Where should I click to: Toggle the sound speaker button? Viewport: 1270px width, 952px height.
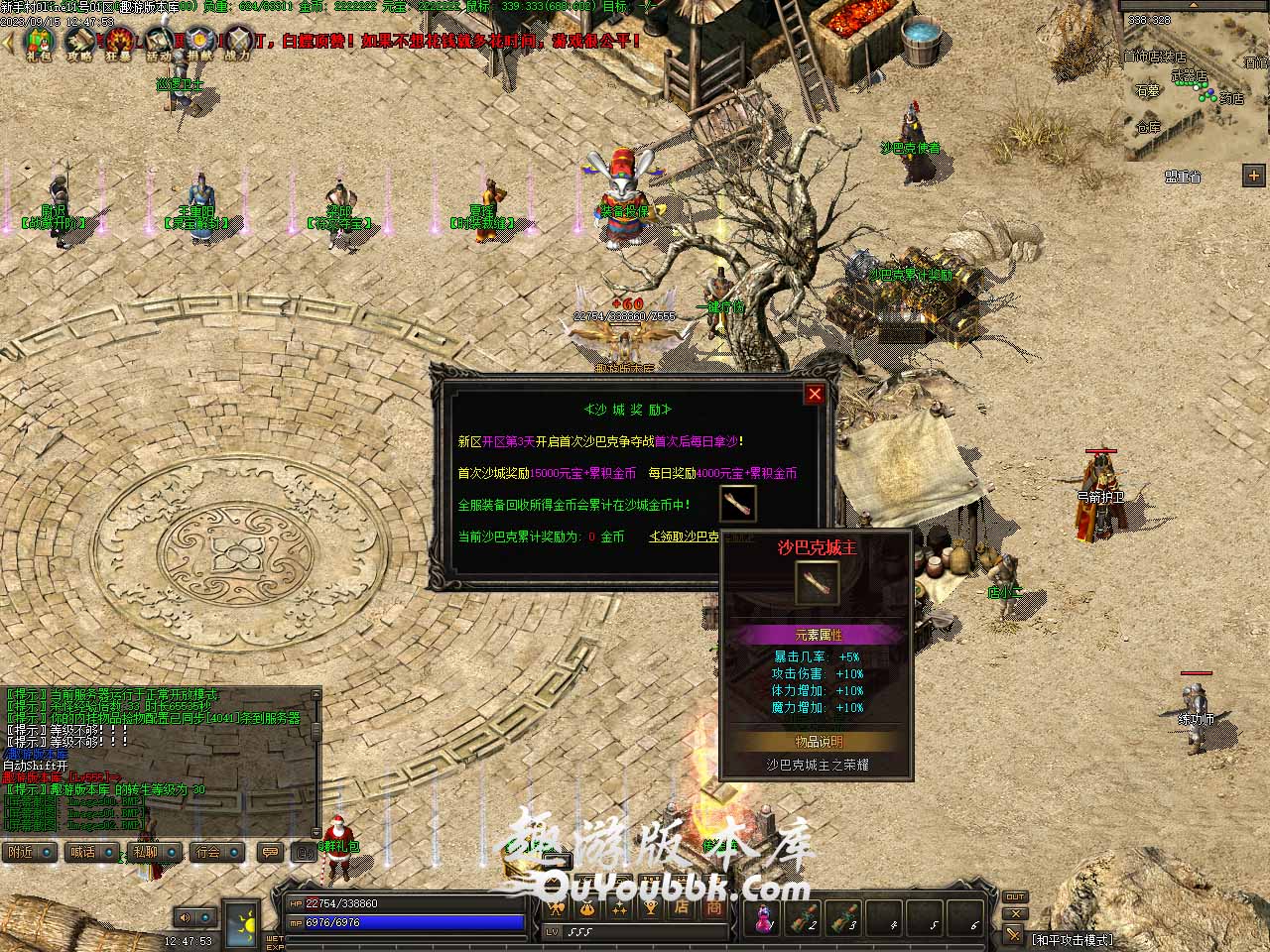pos(185,918)
